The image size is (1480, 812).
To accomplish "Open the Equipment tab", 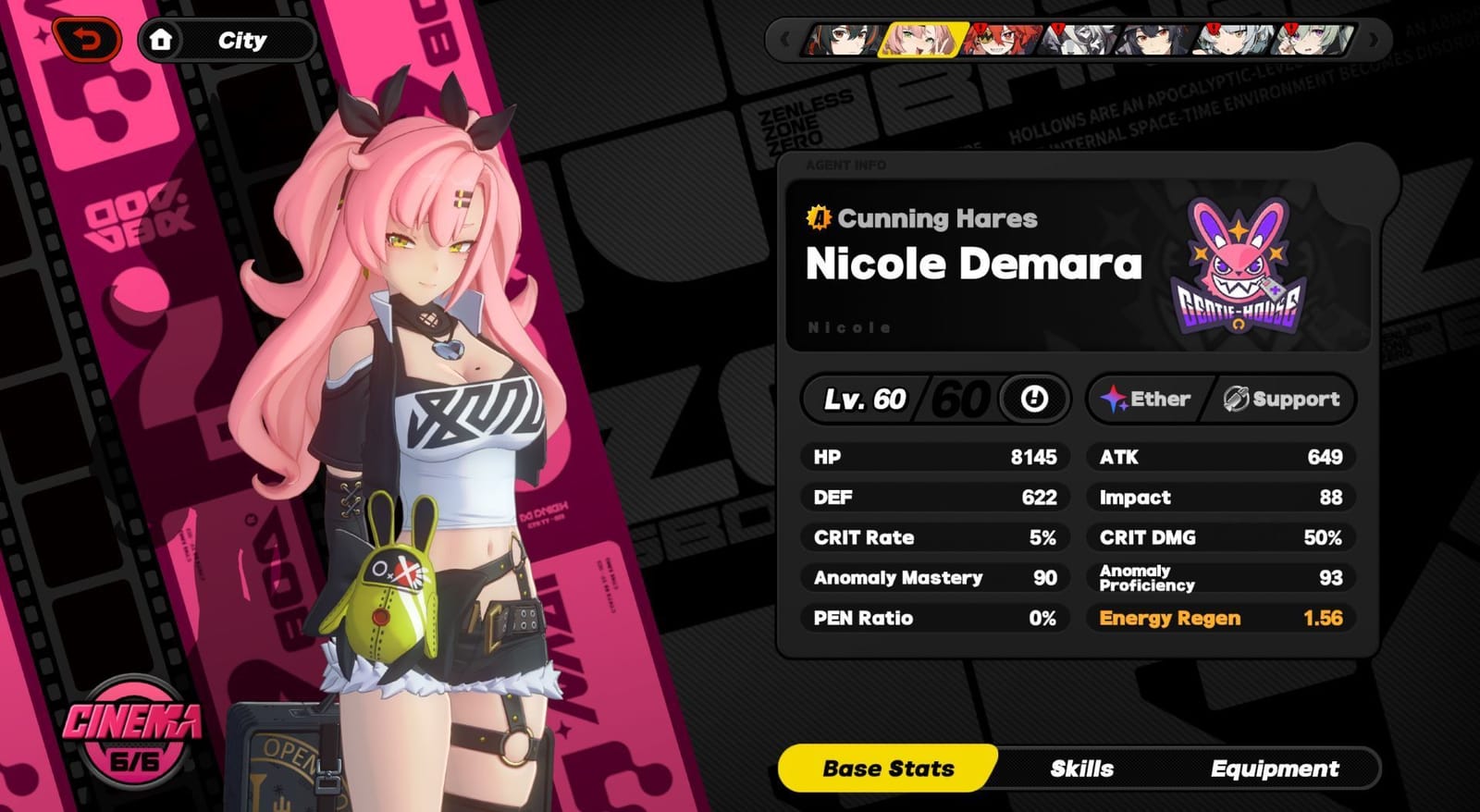I will point(1274,769).
